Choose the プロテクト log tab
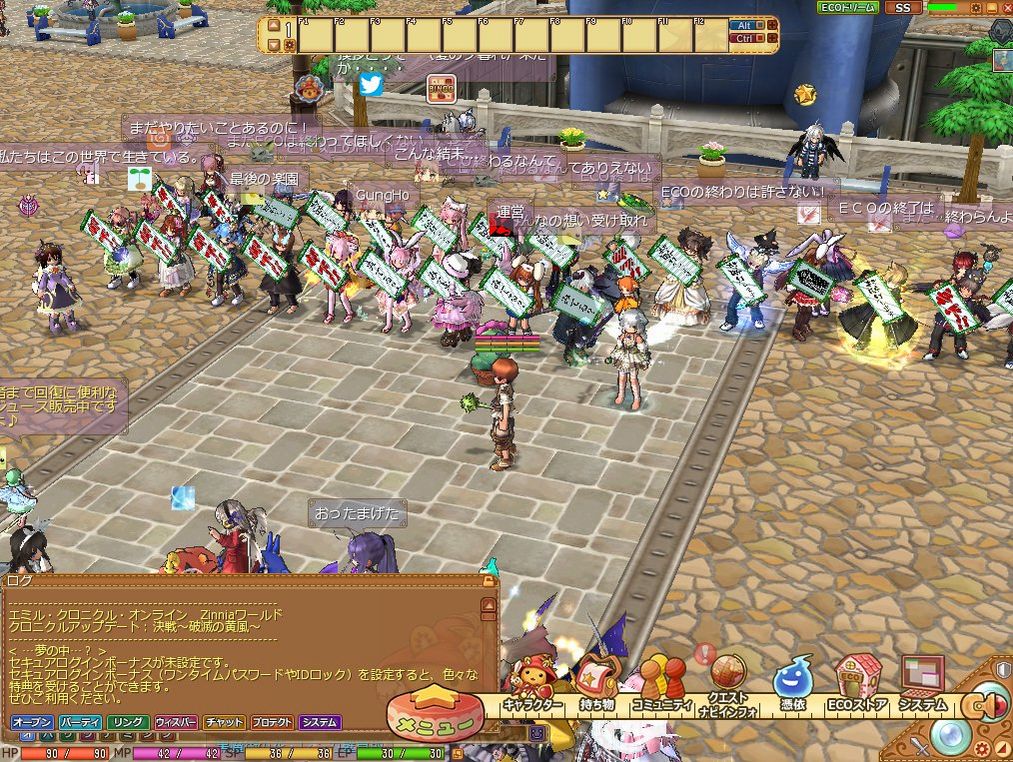The image size is (1013, 762). (272, 722)
